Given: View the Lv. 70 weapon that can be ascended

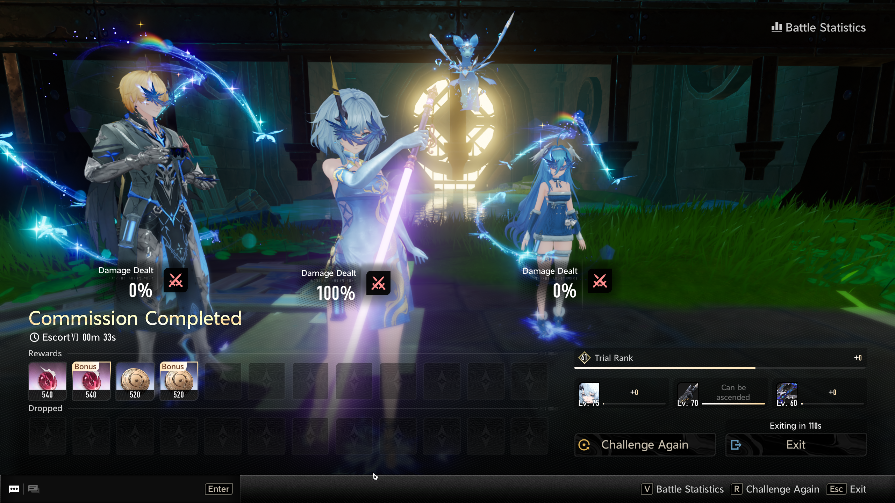Looking at the screenshot, I should click(x=689, y=393).
